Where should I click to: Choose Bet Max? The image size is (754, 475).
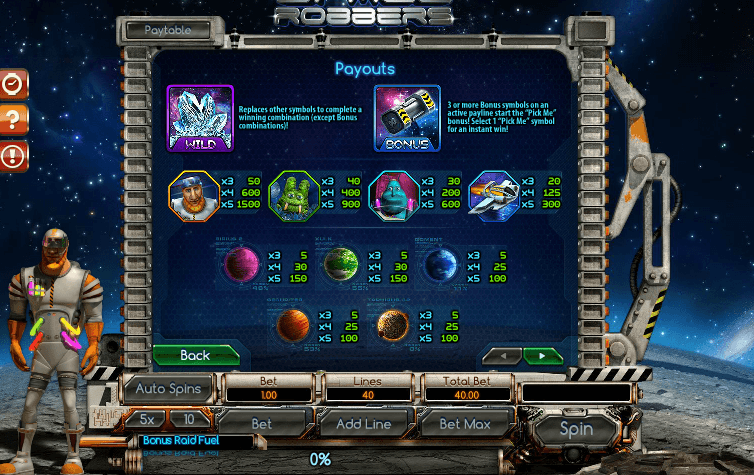click(463, 424)
